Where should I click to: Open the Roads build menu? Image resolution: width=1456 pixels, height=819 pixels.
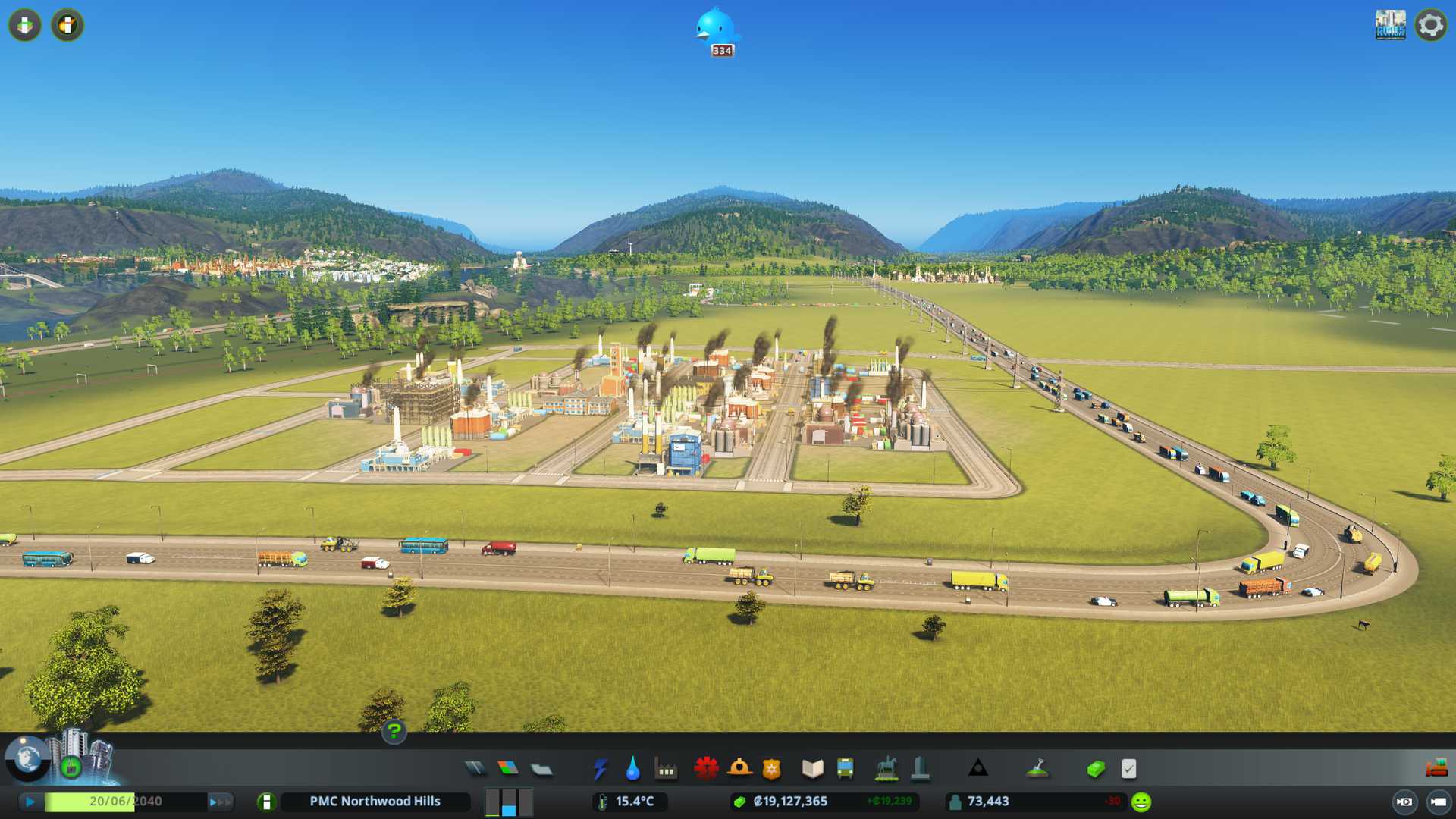pyautogui.click(x=475, y=769)
